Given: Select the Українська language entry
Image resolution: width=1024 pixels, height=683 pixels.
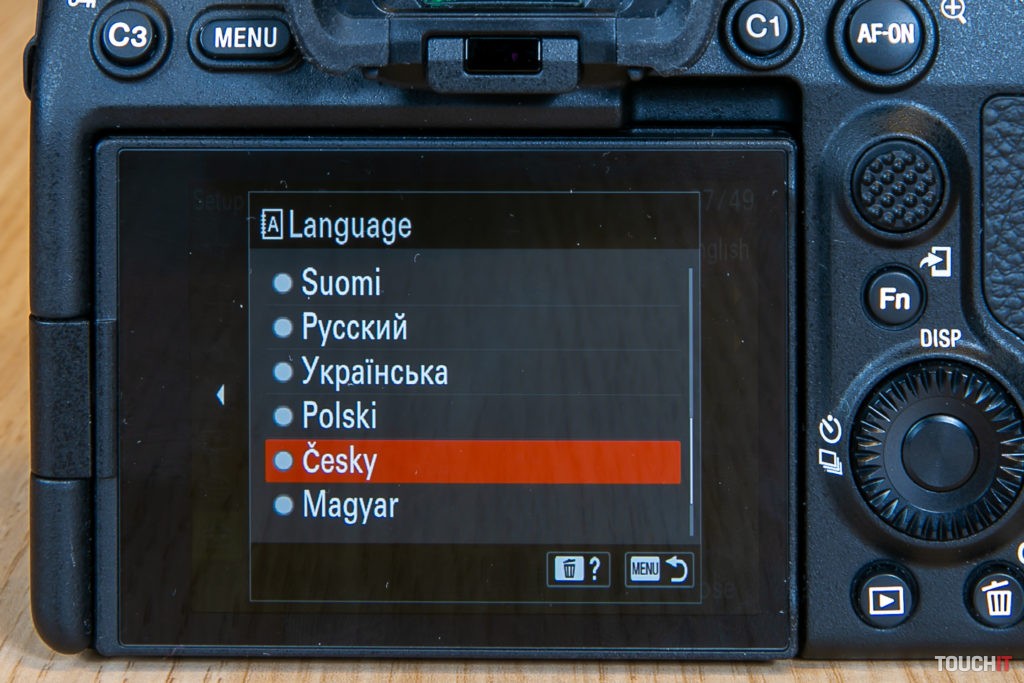Looking at the screenshot, I should pos(373,372).
